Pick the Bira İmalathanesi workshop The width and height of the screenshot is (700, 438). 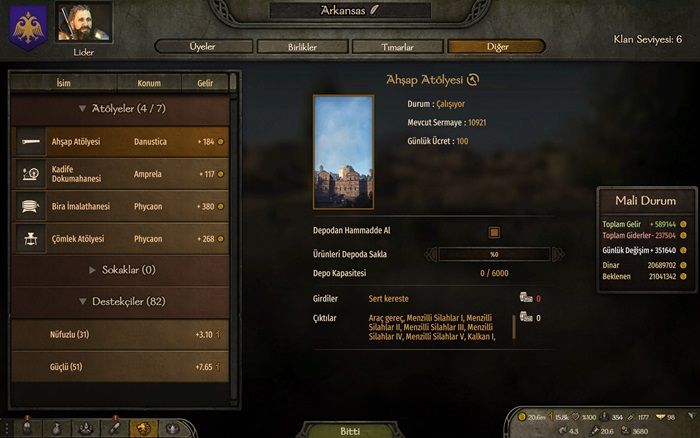pyautogui.click(x=120, y=206)
